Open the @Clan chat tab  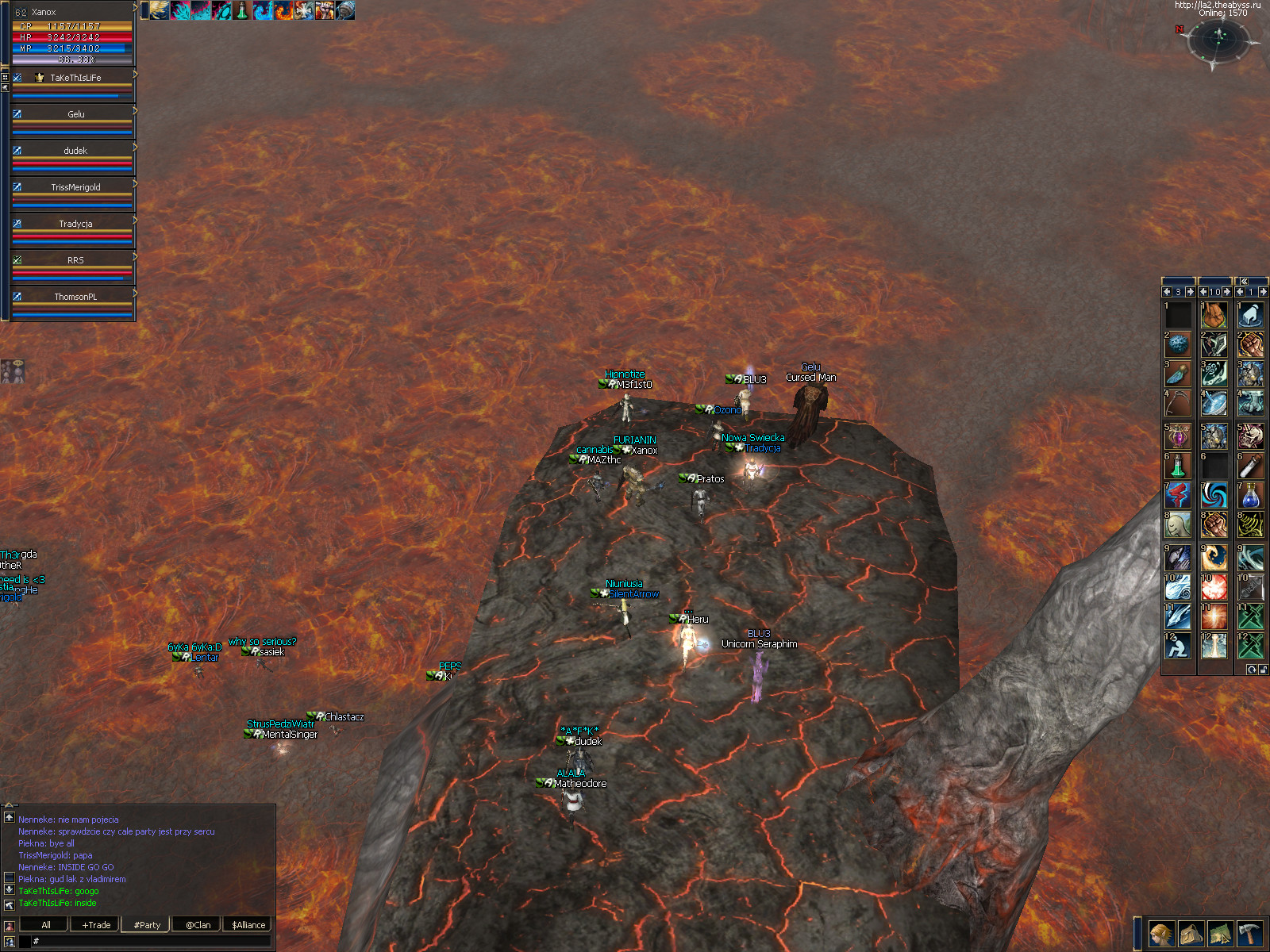tap(198, 924)
